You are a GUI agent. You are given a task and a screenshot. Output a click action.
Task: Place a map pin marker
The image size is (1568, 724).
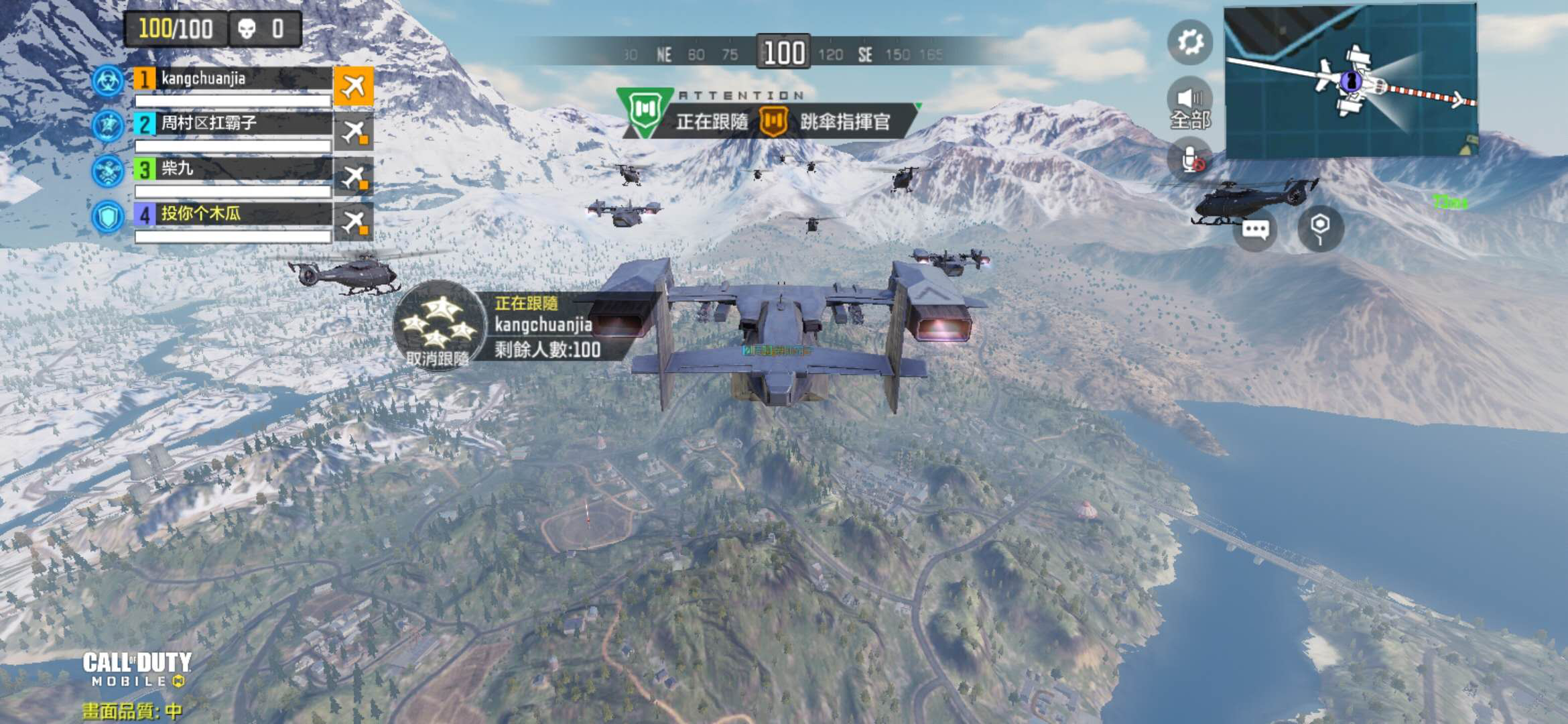point(1320,228)
